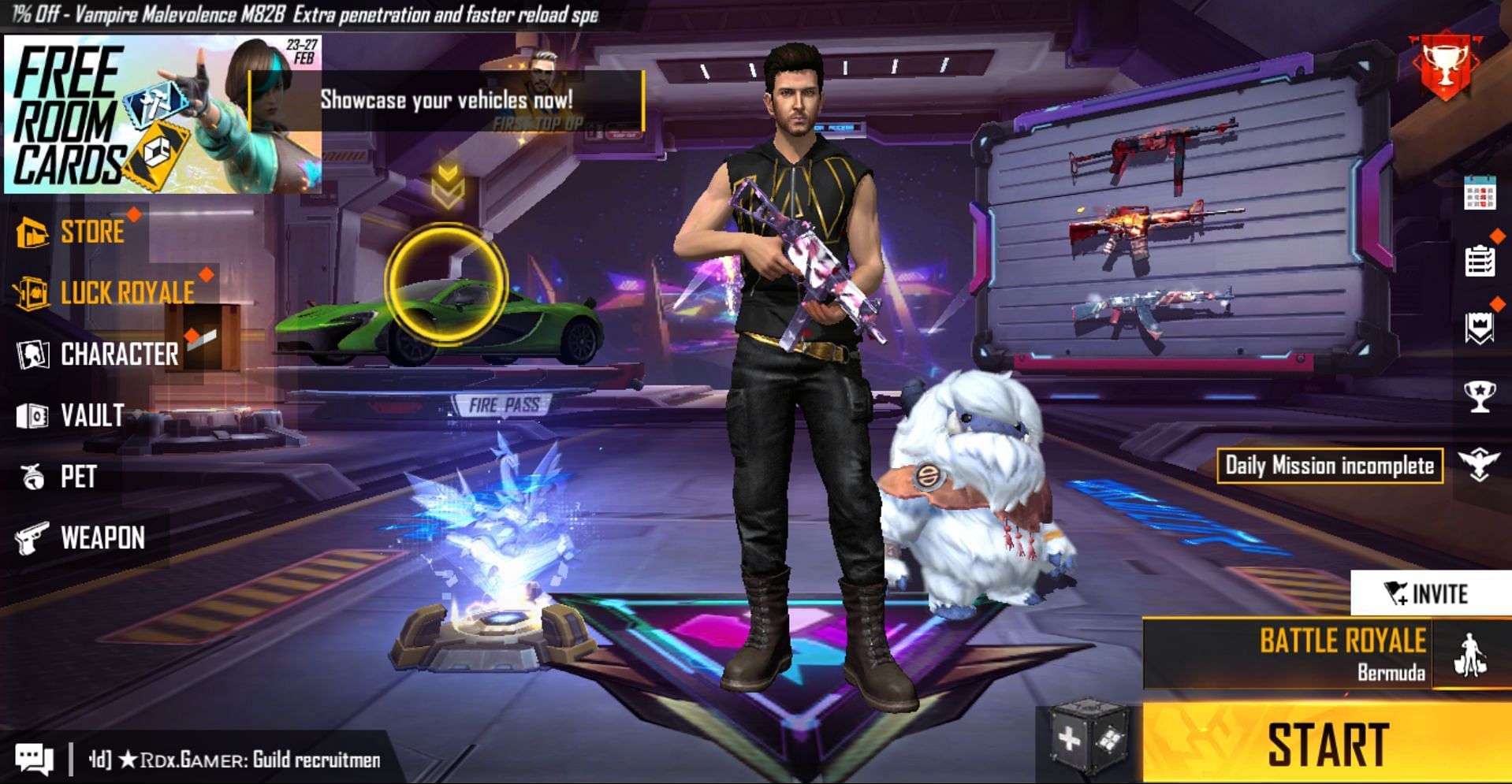
Task: Go to the Character menu
Action: point(99,355)
